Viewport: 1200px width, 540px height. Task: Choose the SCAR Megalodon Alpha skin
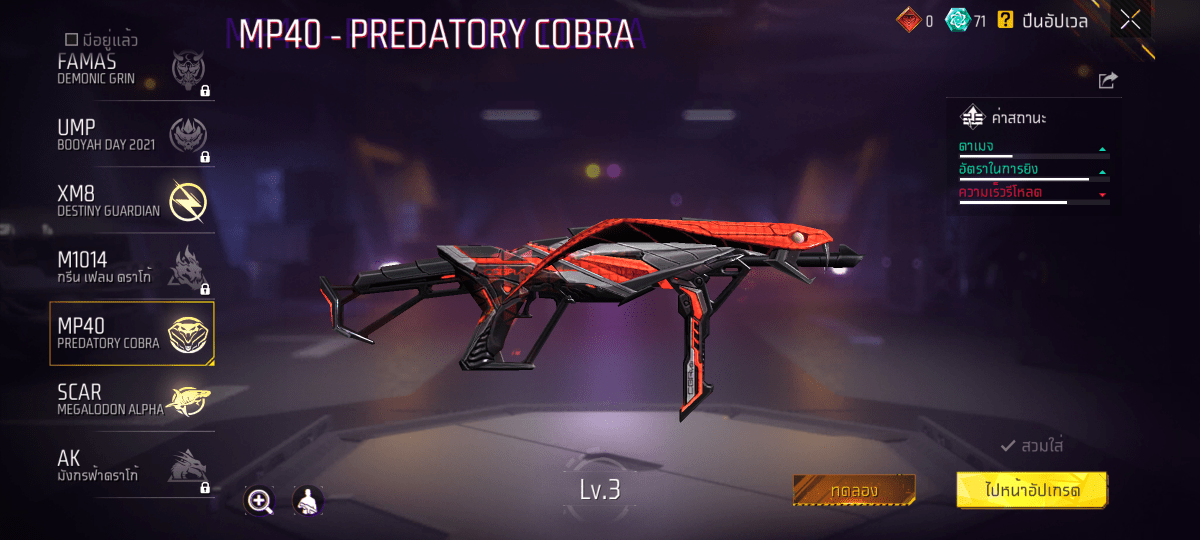click(x=132, y=399)
